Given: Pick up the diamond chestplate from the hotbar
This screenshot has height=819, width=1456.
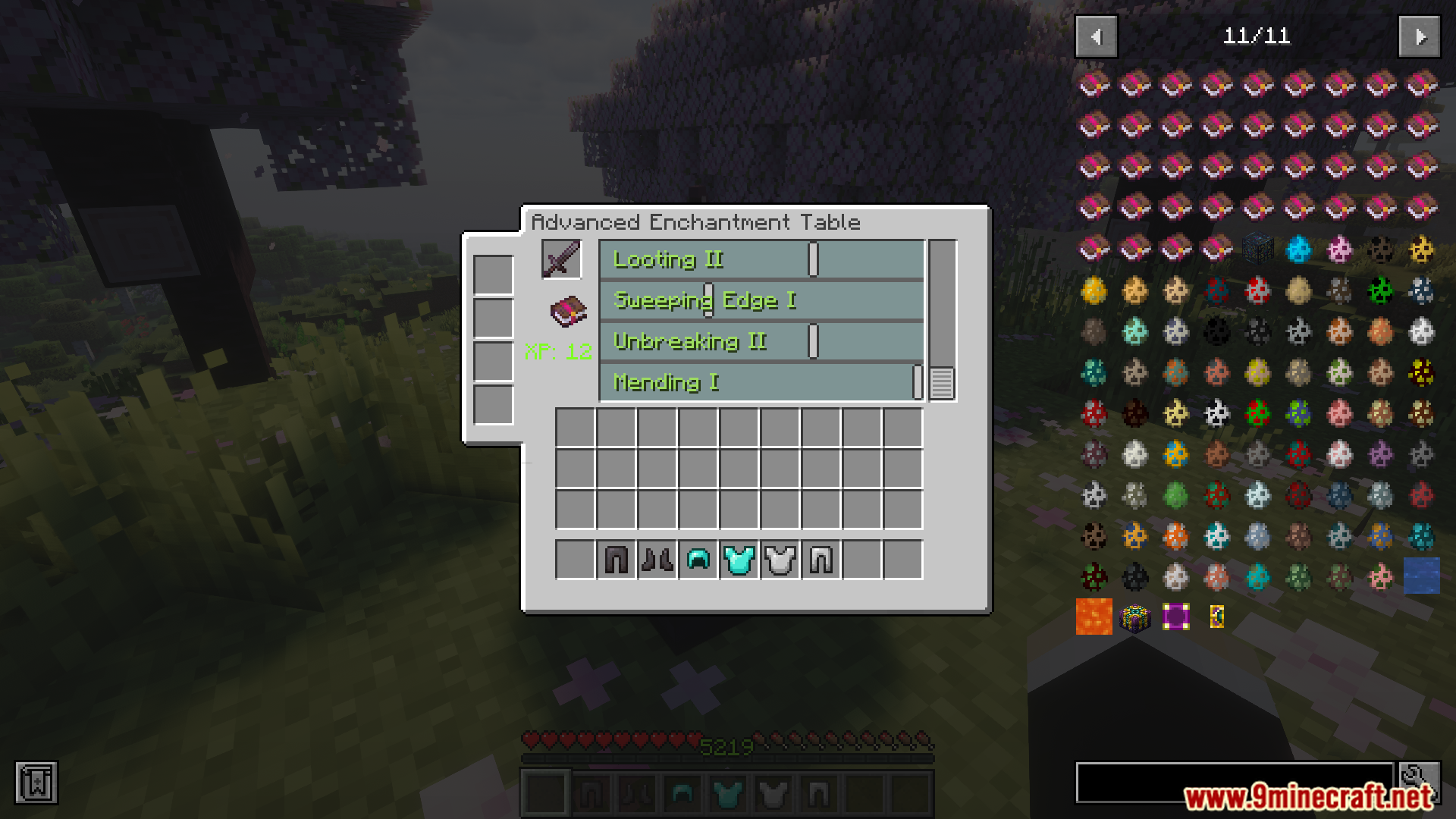Looking at the screenshot, I should [x=738, y=560].
